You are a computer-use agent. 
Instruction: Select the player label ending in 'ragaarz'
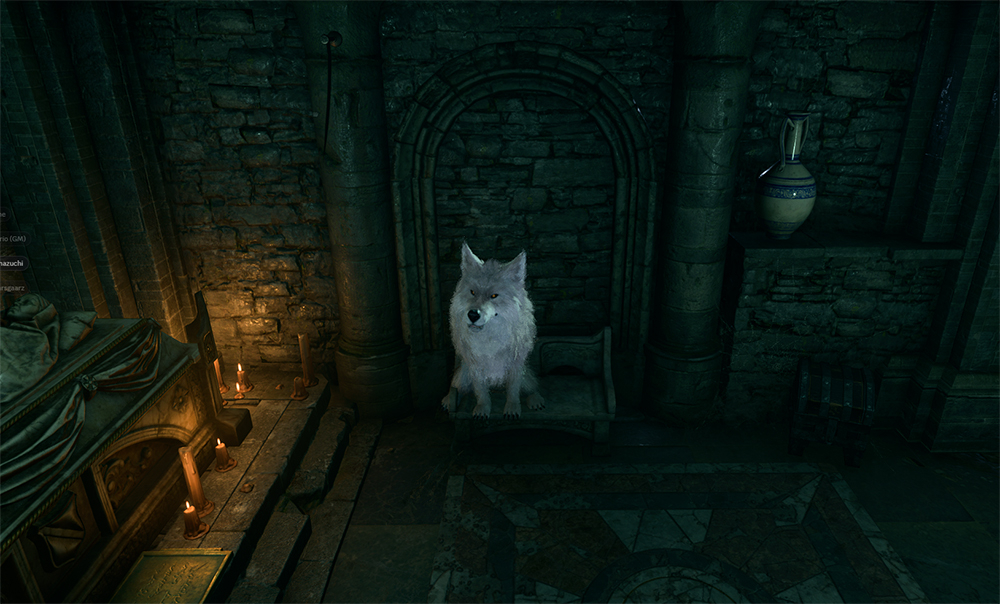coord(13,288)
